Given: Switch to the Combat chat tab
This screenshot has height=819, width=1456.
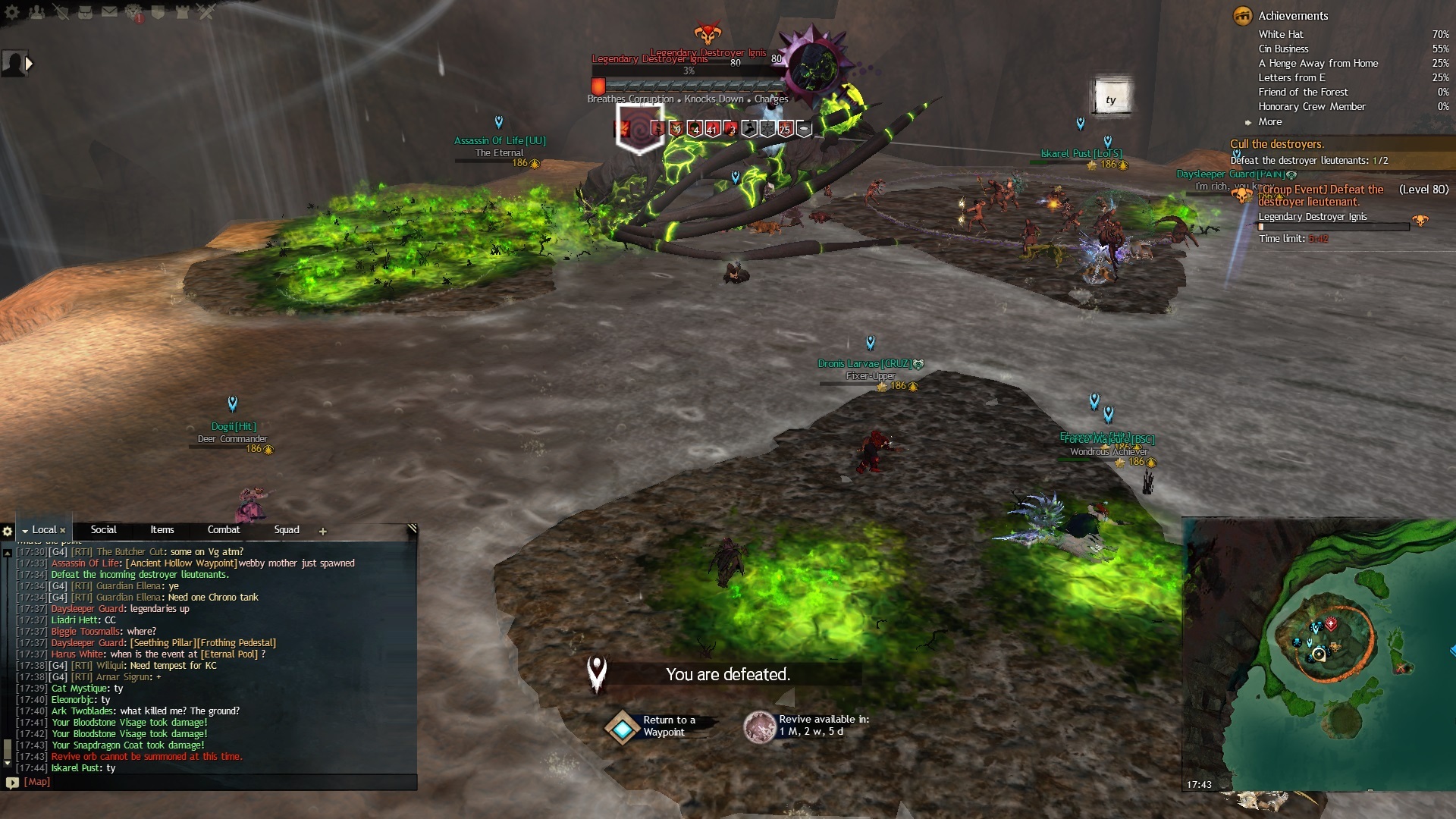Looking at the screenshot, I should tap(223, 530).
